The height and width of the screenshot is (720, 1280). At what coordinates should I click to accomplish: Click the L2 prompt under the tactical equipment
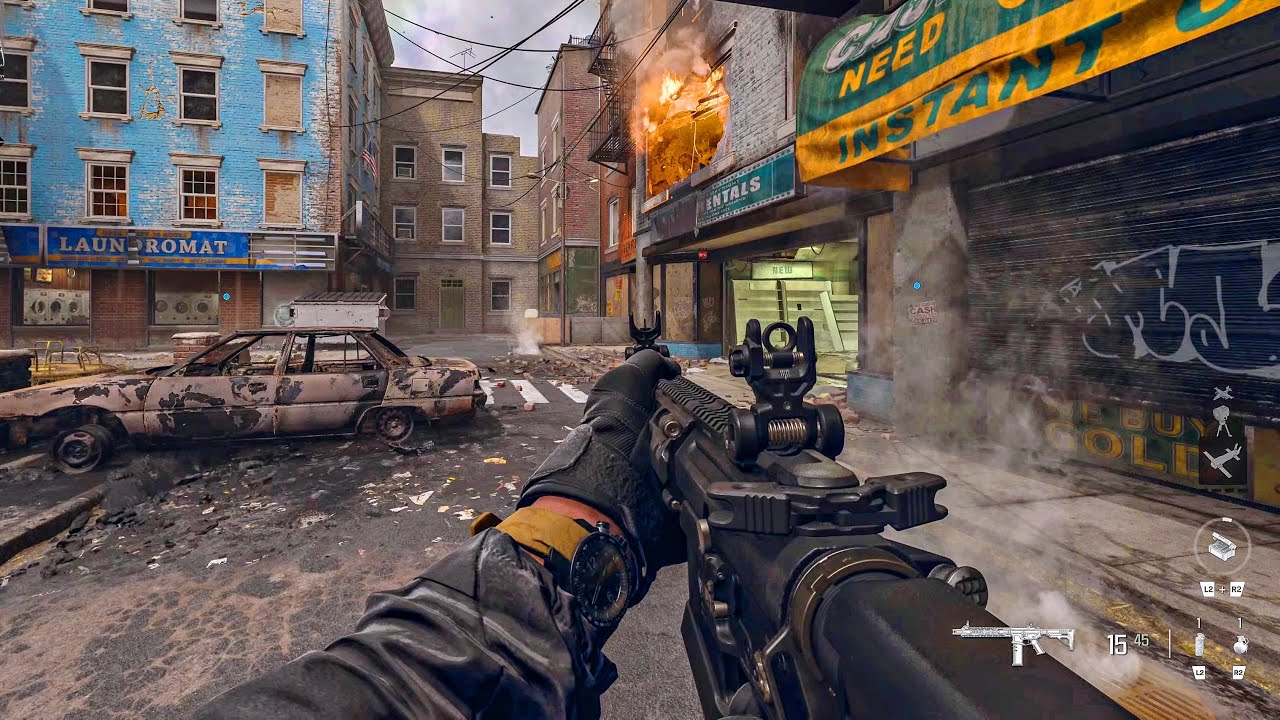click(1199, 673)
